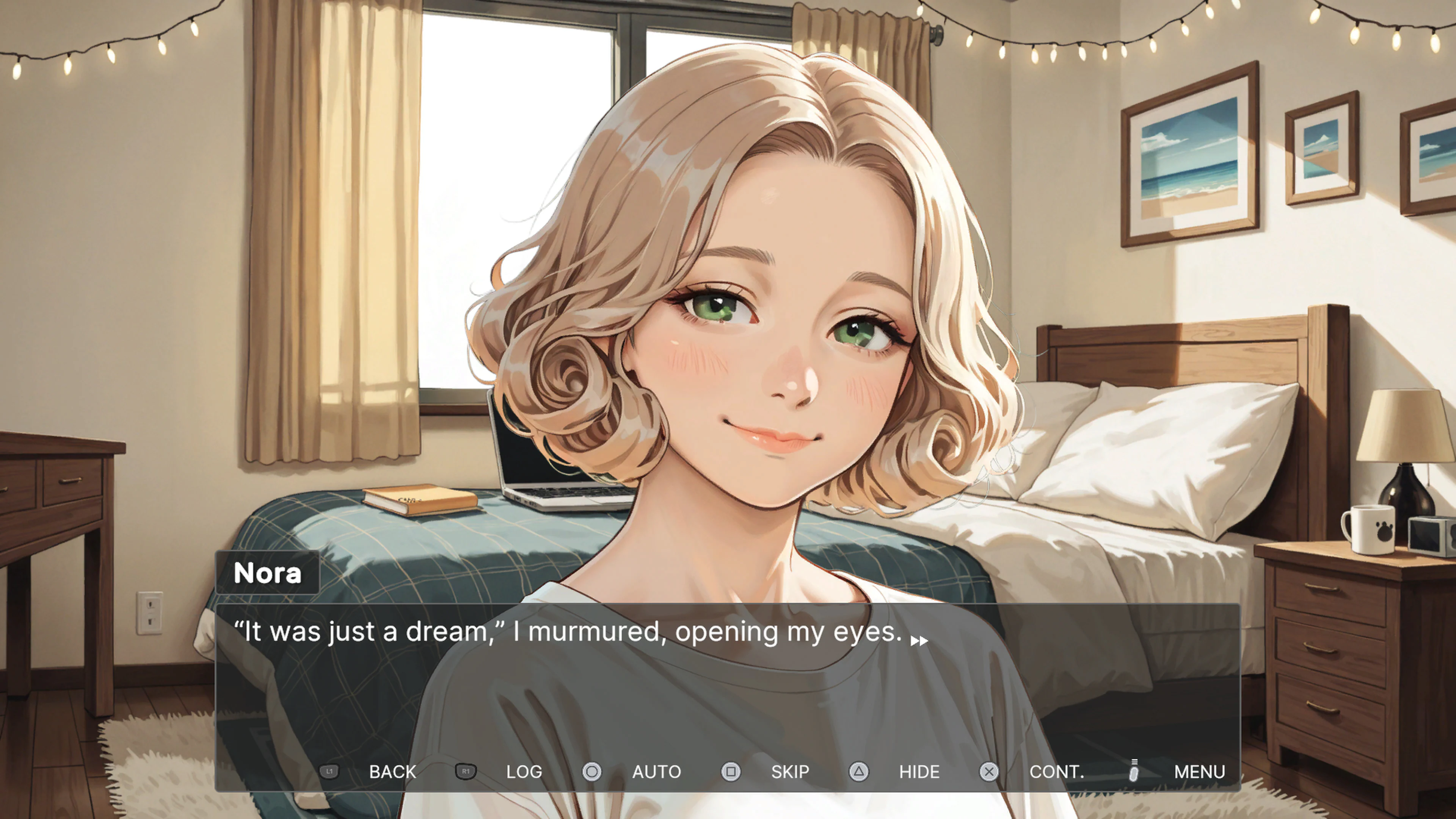Click CONT. to continue the story
Viewport: 1456px width, 819px height.
pyautogui.click(x=1057, y=772)
